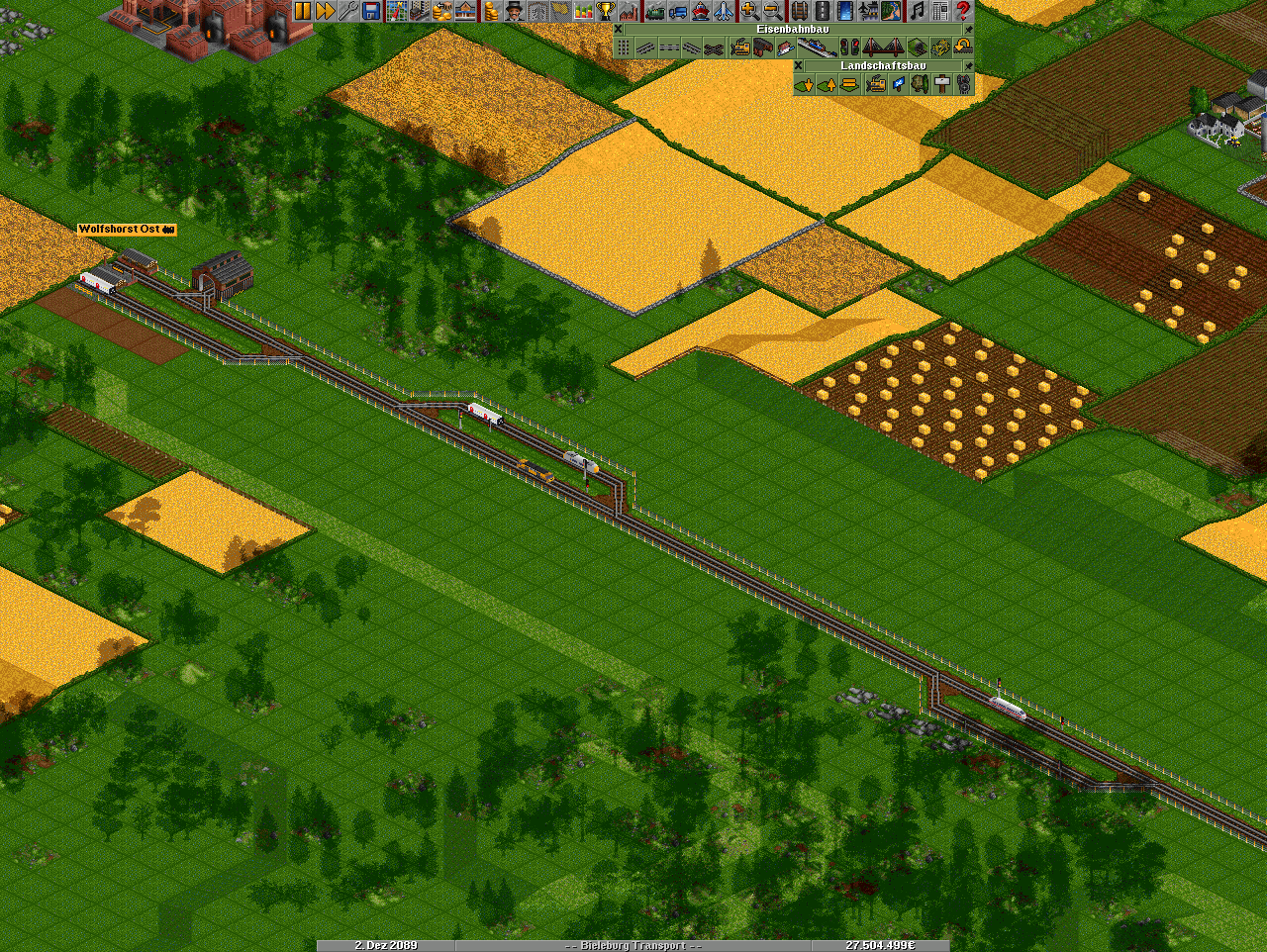Toggle fast forward speed

(x=325, y=11)
